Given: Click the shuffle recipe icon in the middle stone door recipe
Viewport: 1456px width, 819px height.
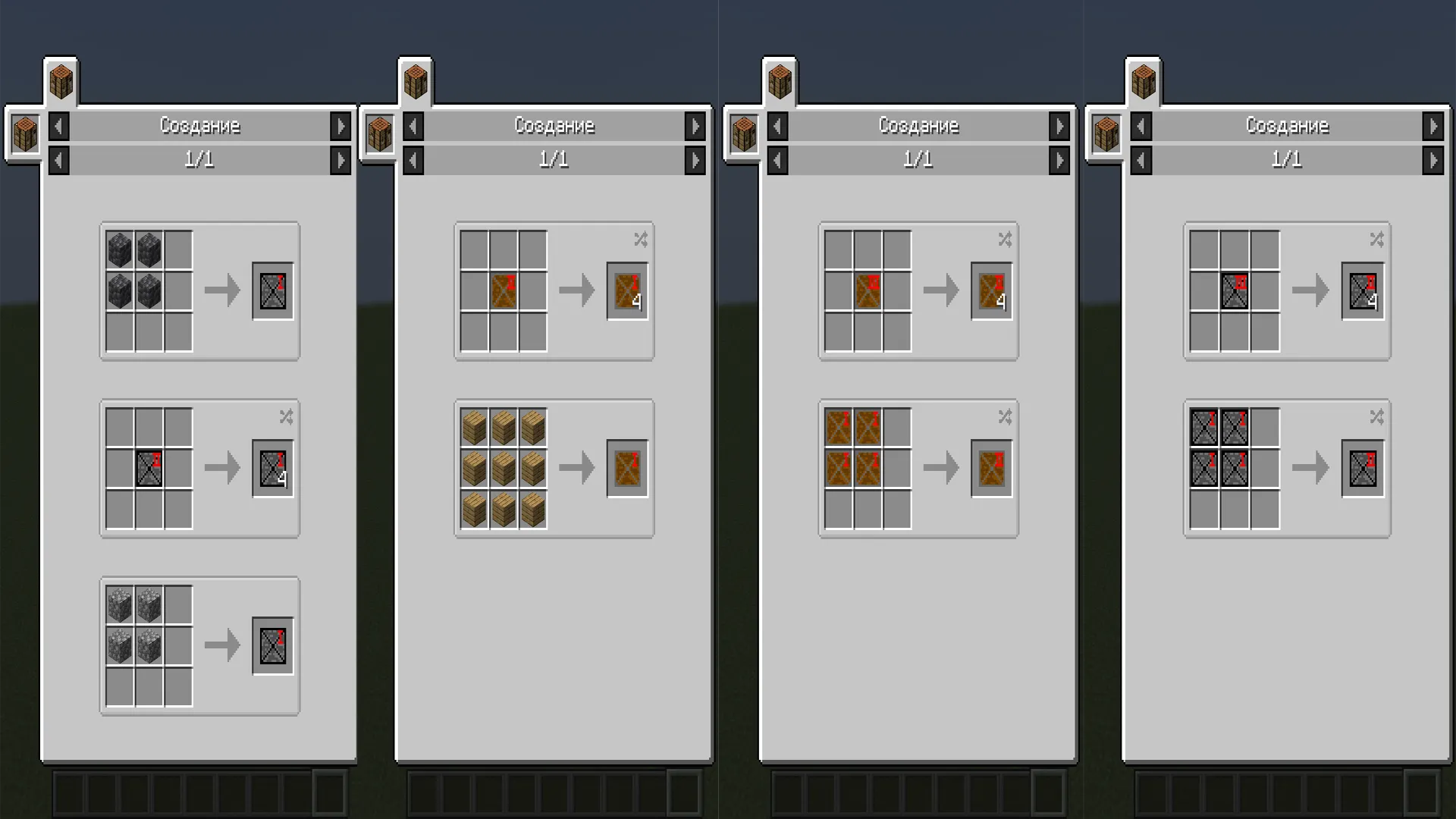Looking at the screenshot, I should tap(287, 416).
